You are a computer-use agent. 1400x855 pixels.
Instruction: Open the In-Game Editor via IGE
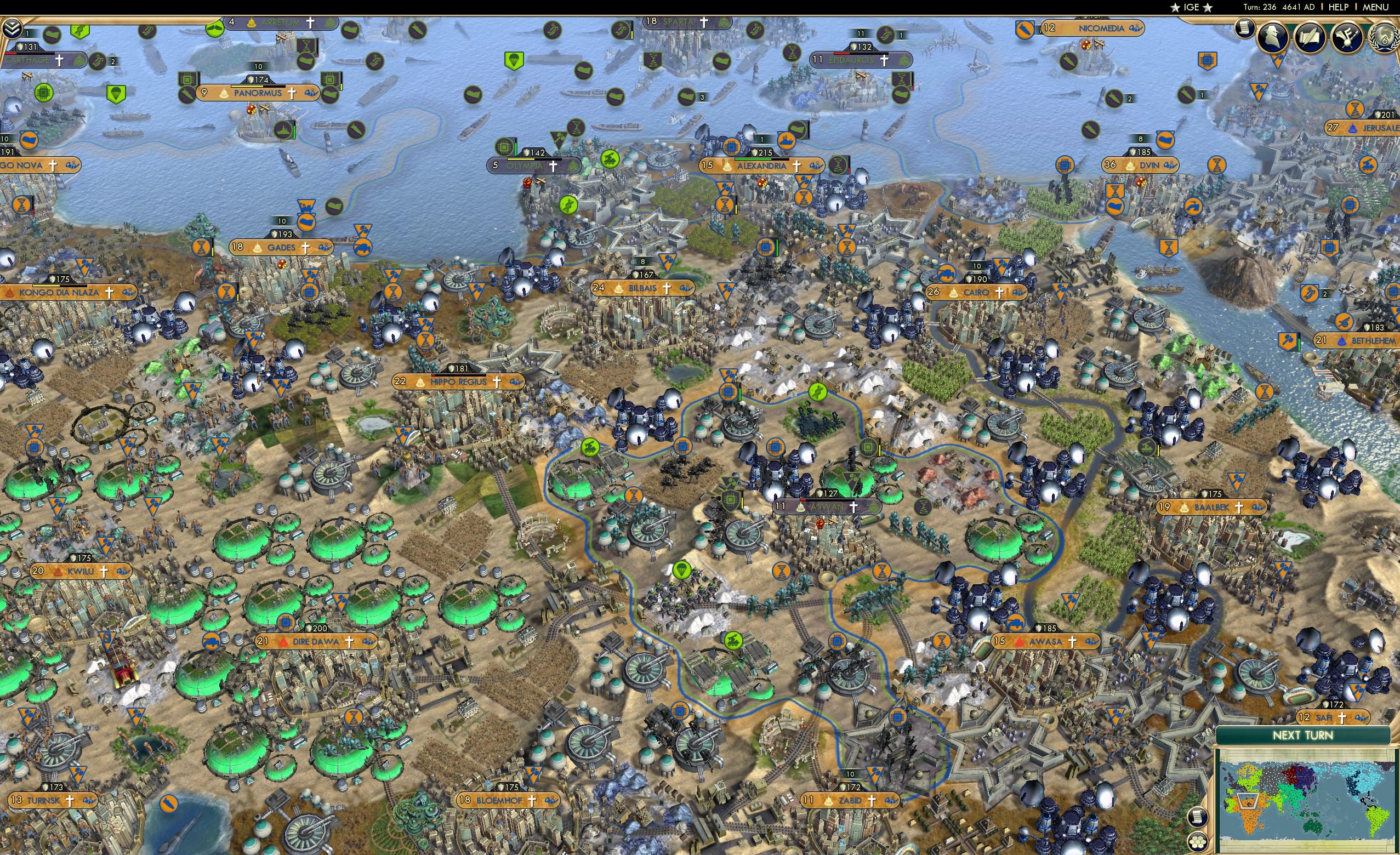point(1192,7)
